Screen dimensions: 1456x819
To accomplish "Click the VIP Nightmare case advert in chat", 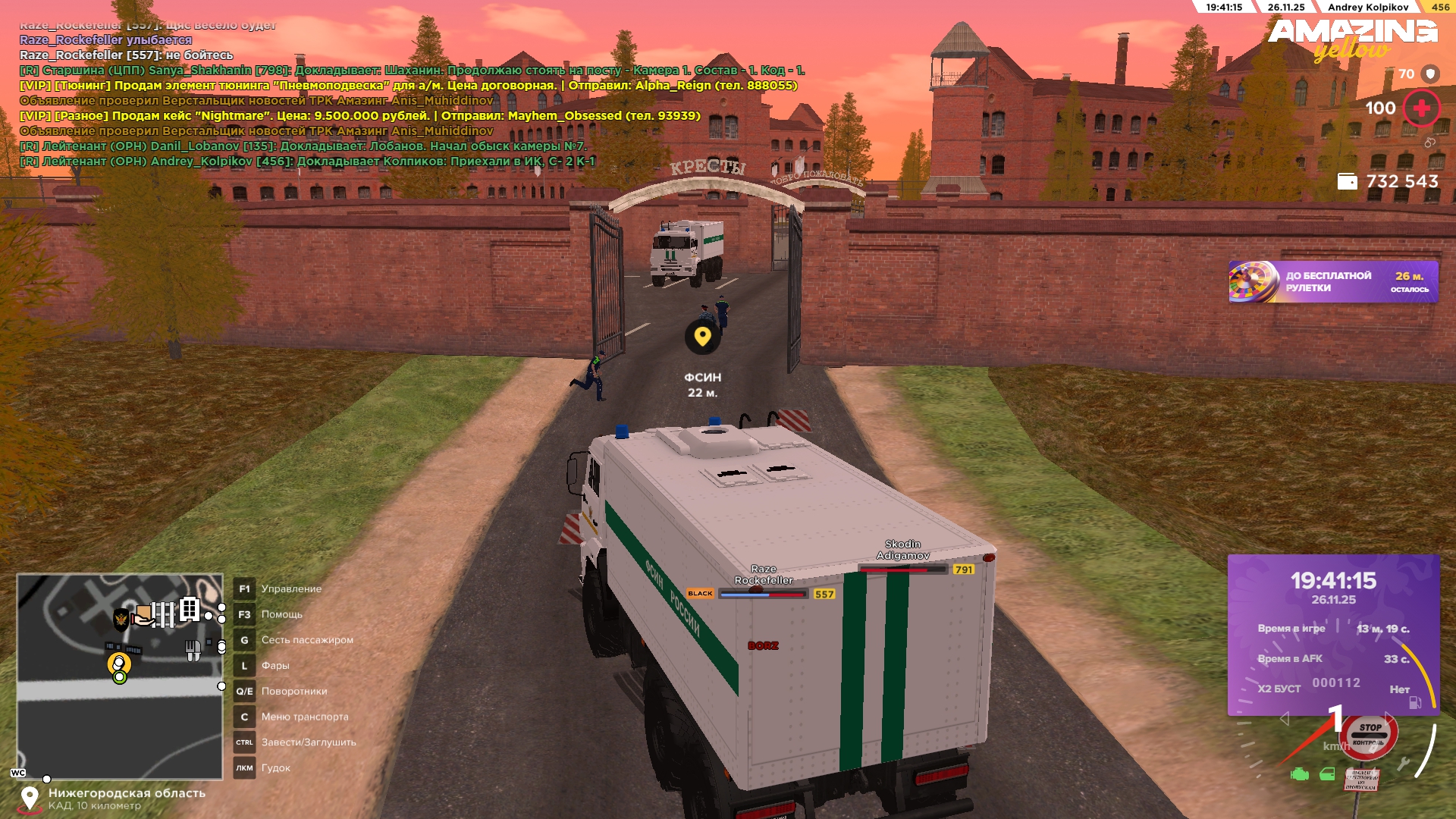I will [359, 116].
